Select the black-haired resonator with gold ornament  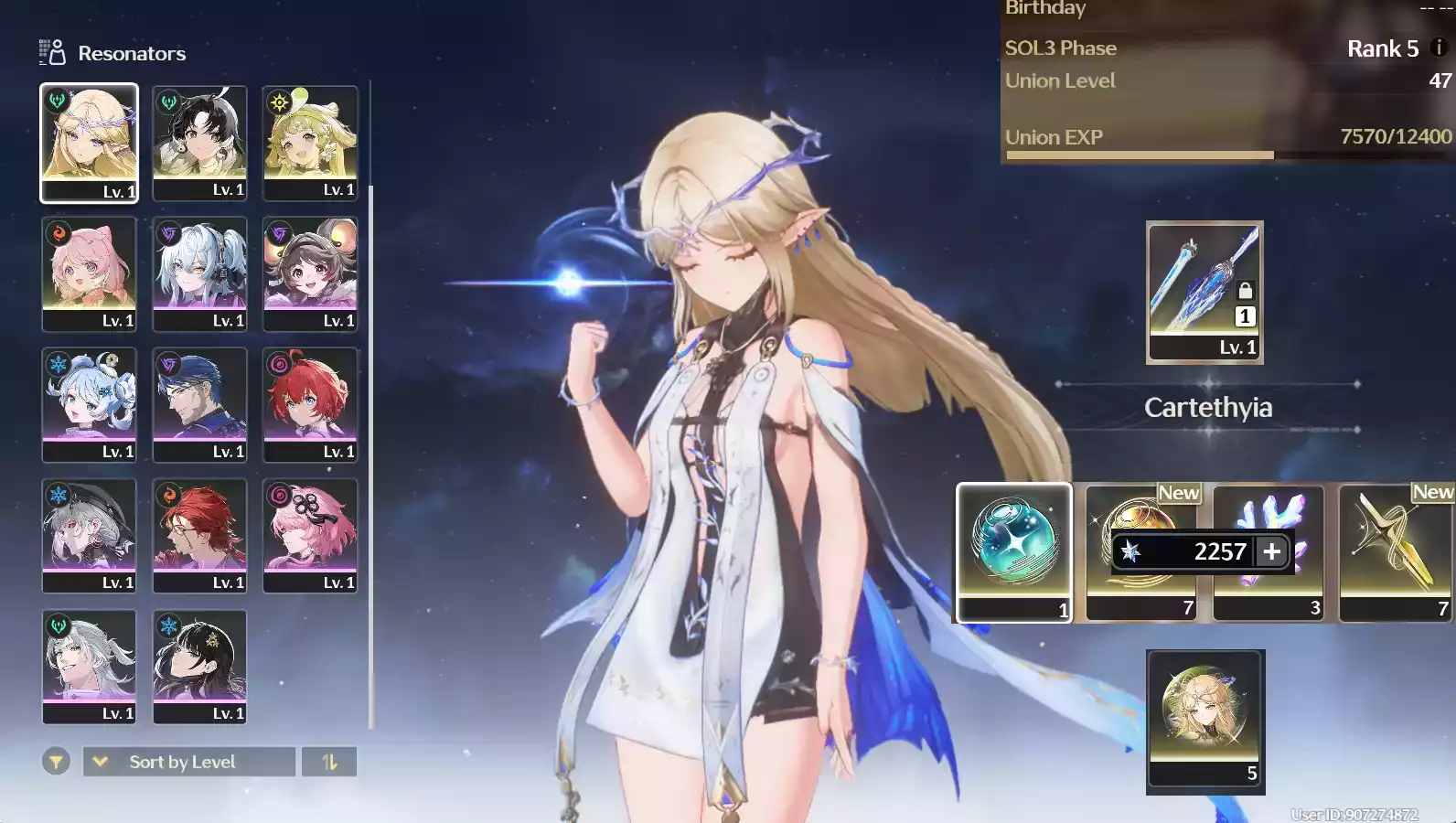point(199,665)
